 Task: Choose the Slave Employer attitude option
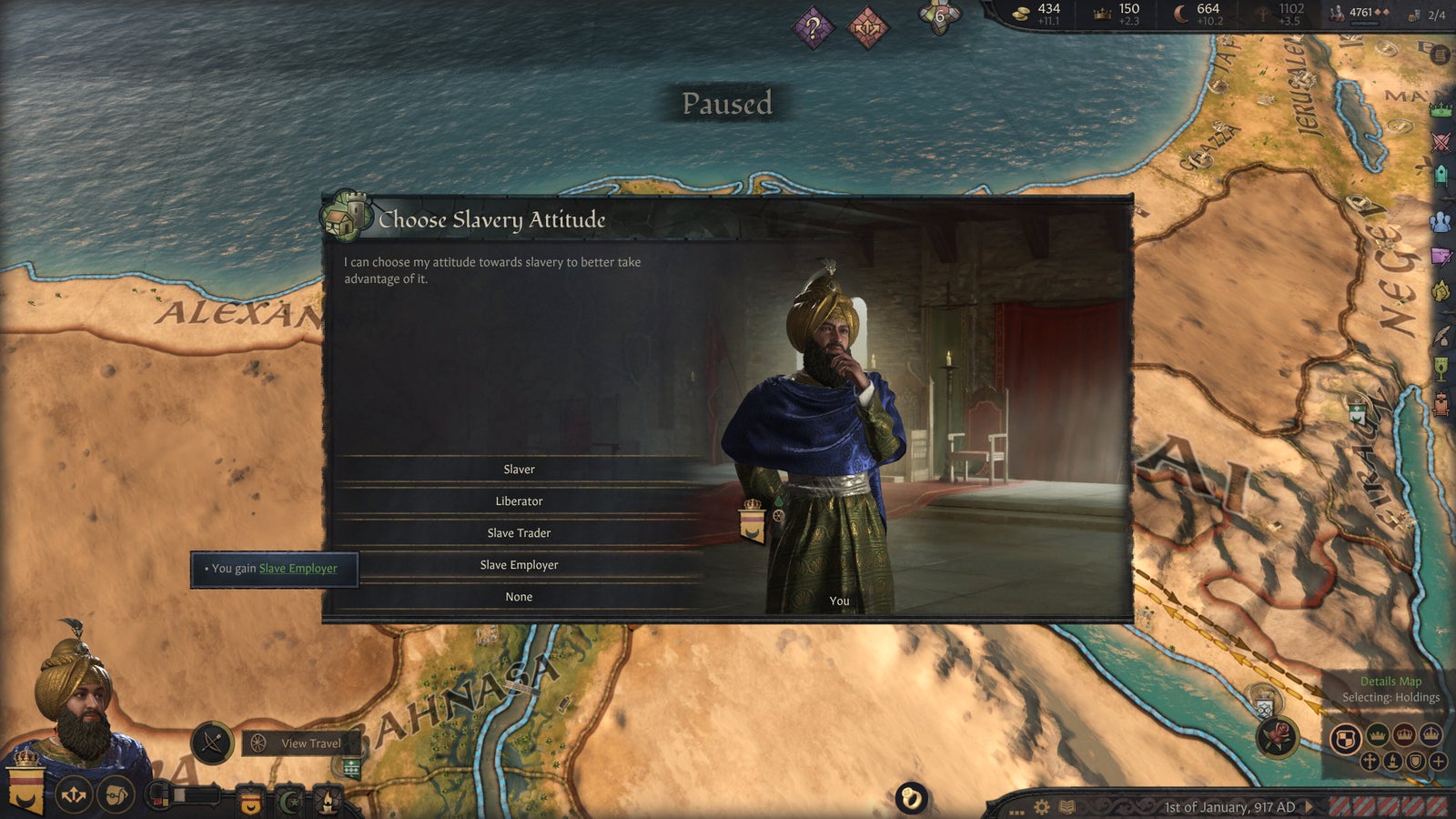[521, 564]
